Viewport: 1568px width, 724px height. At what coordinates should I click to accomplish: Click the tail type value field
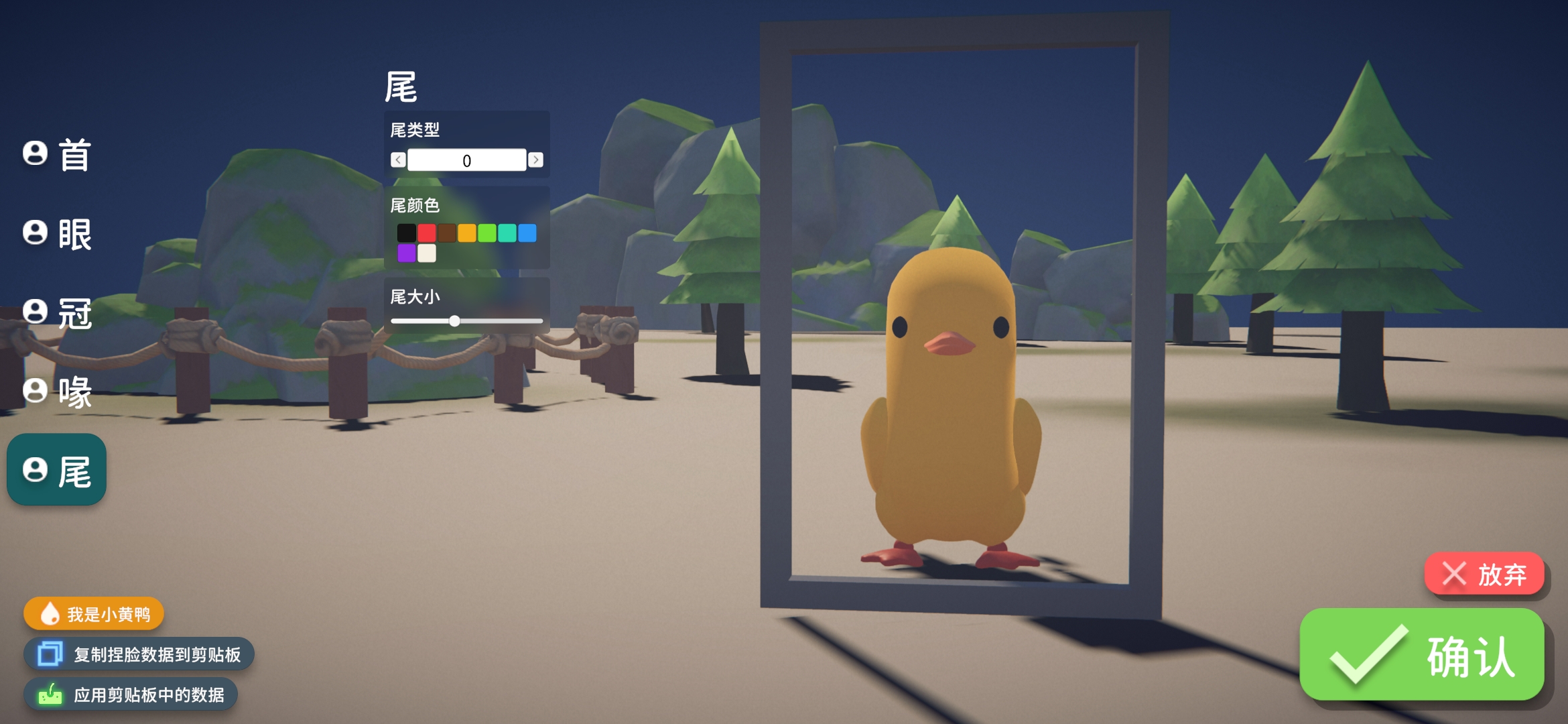466,160
